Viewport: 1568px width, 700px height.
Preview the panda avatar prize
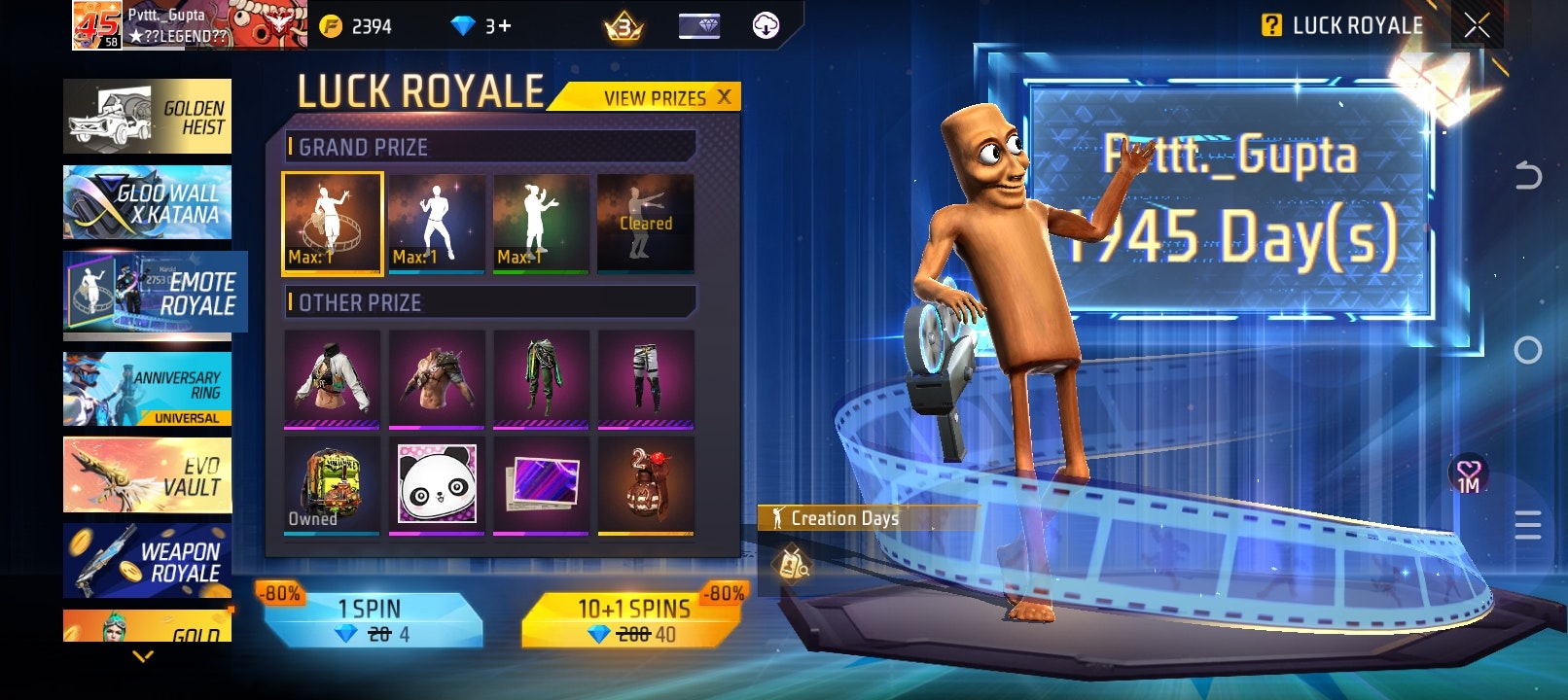pyautogui.click(x=437, y=484)
